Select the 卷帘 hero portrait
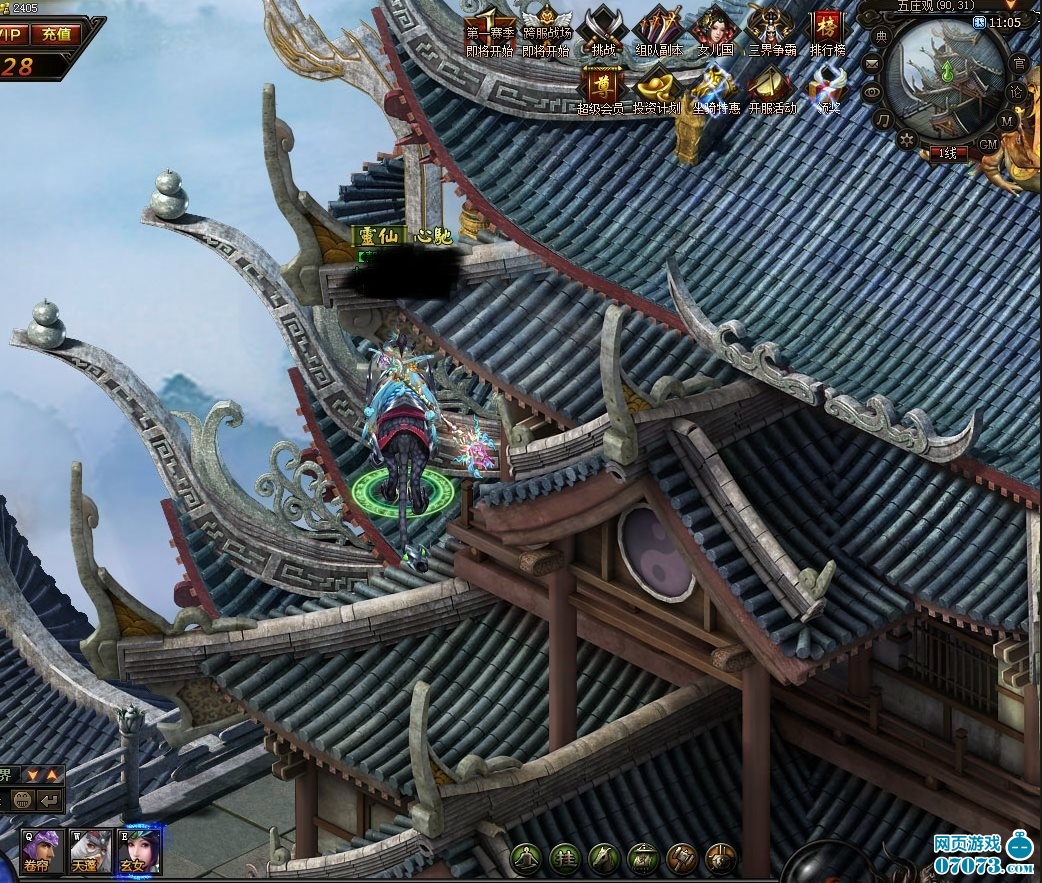Screen dimensions: 1042x883 42,851
